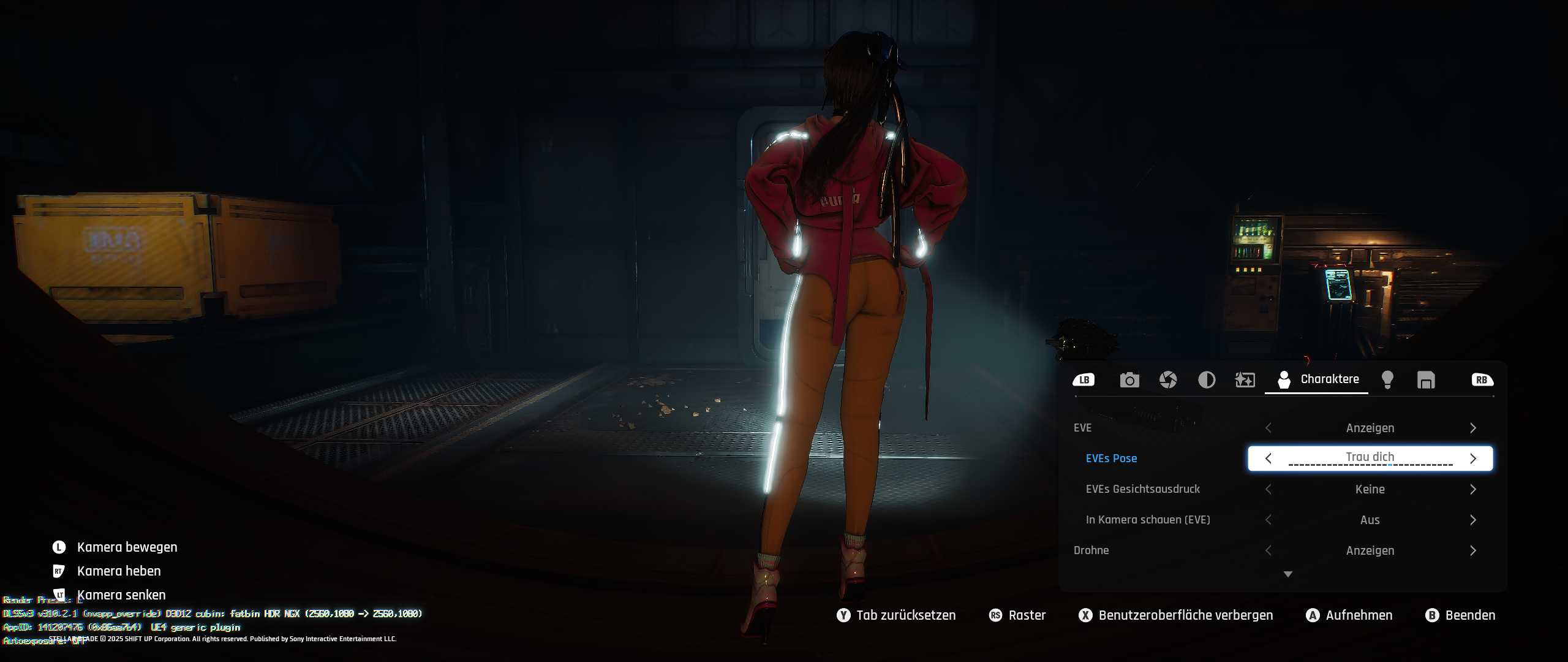Advance EVEs Gesichtsausdruck with the right arrow
Image resolution: width=1568 pixels, height=662 pixels.
1473,489
